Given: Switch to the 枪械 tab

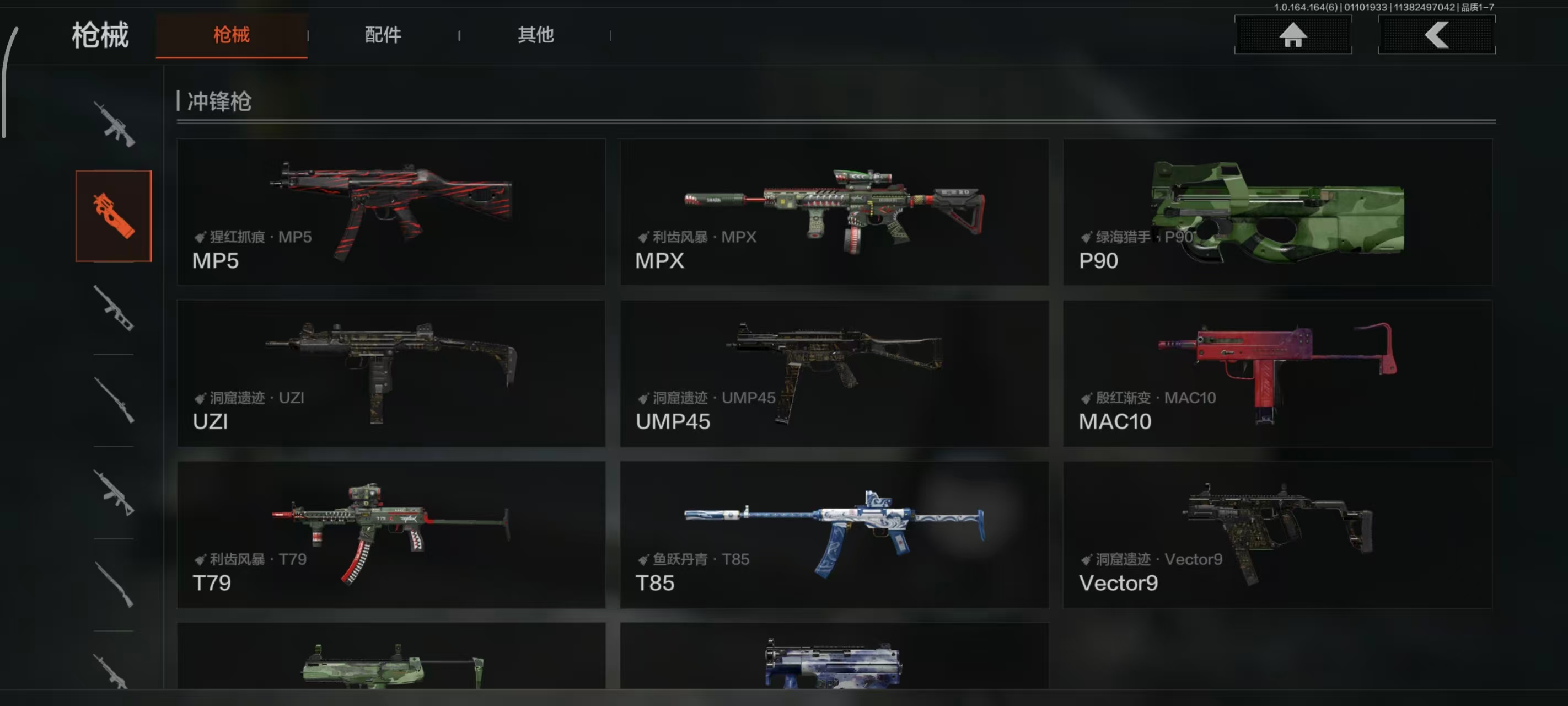Looking at the screenshot, I should pyautogui.click(x=232, y=35).
